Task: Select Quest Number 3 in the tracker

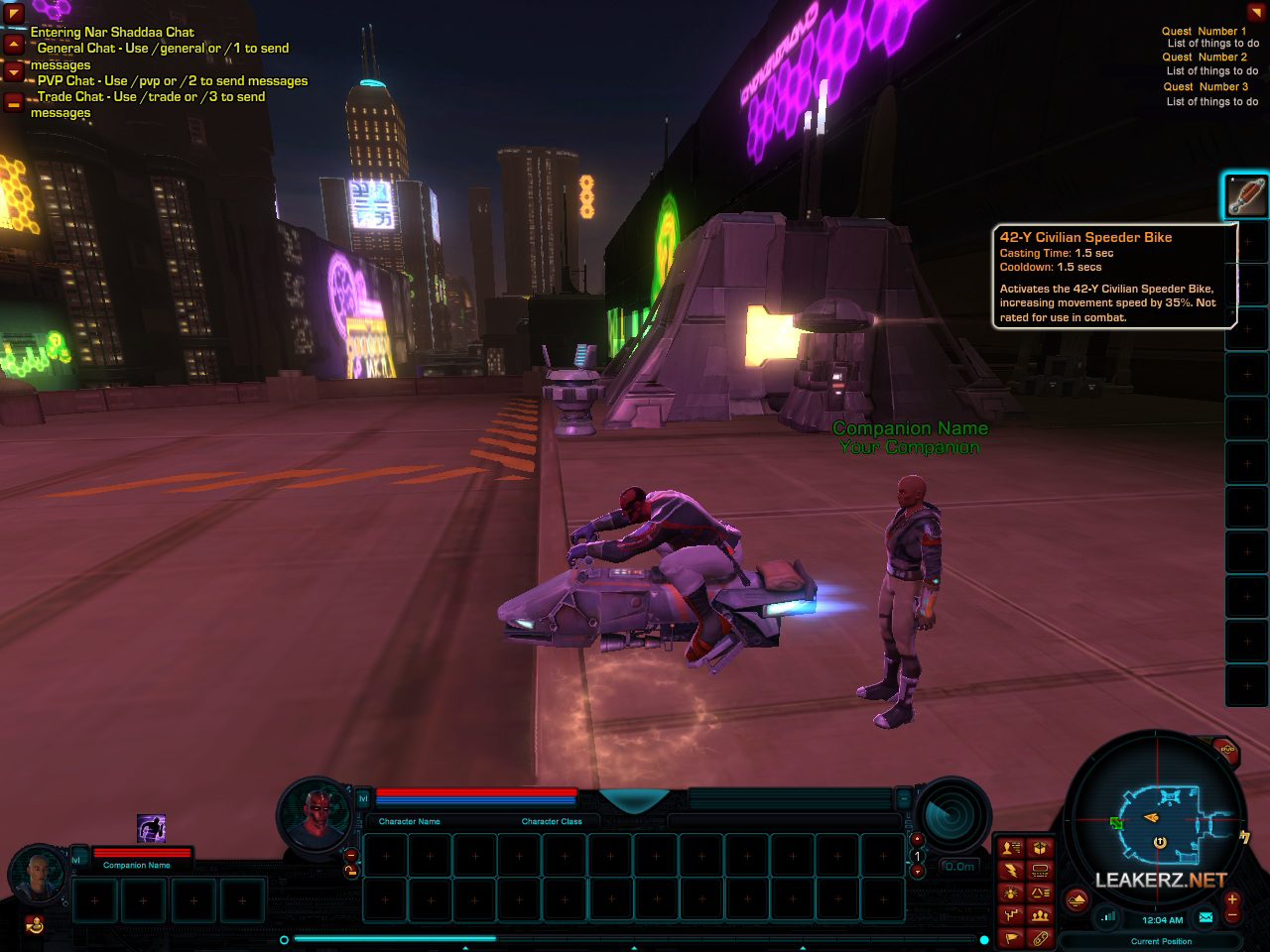Action: [1206, 86]
